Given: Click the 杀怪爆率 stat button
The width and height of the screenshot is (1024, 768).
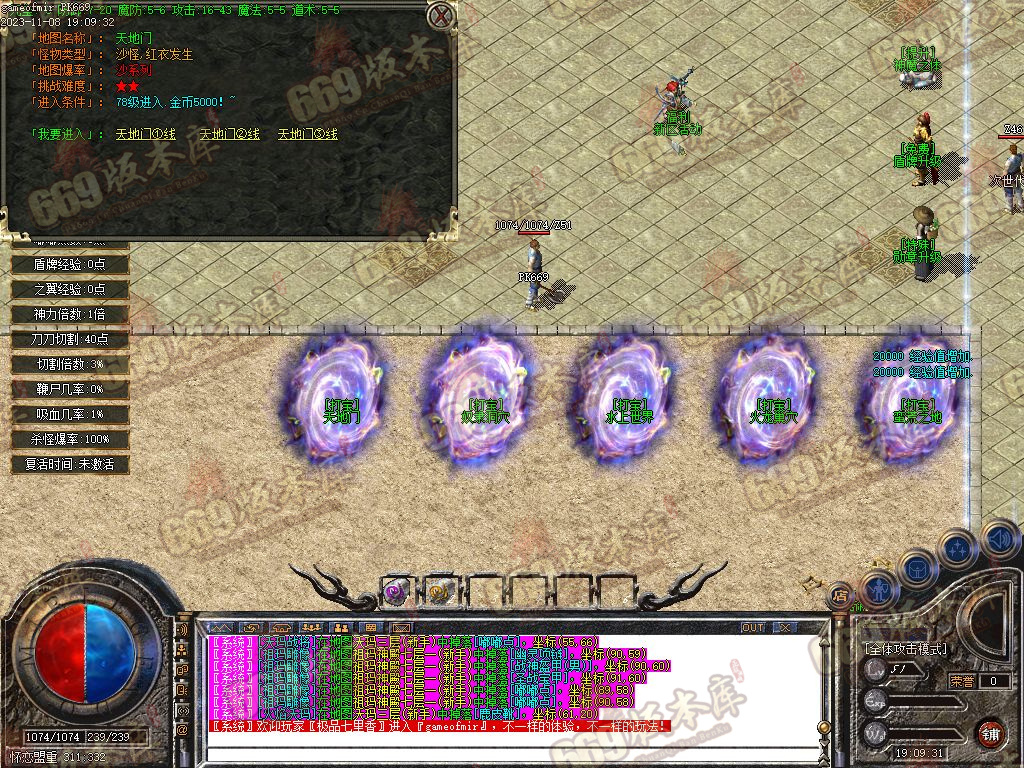Looking at the screenshot, I should click(70, 439).
